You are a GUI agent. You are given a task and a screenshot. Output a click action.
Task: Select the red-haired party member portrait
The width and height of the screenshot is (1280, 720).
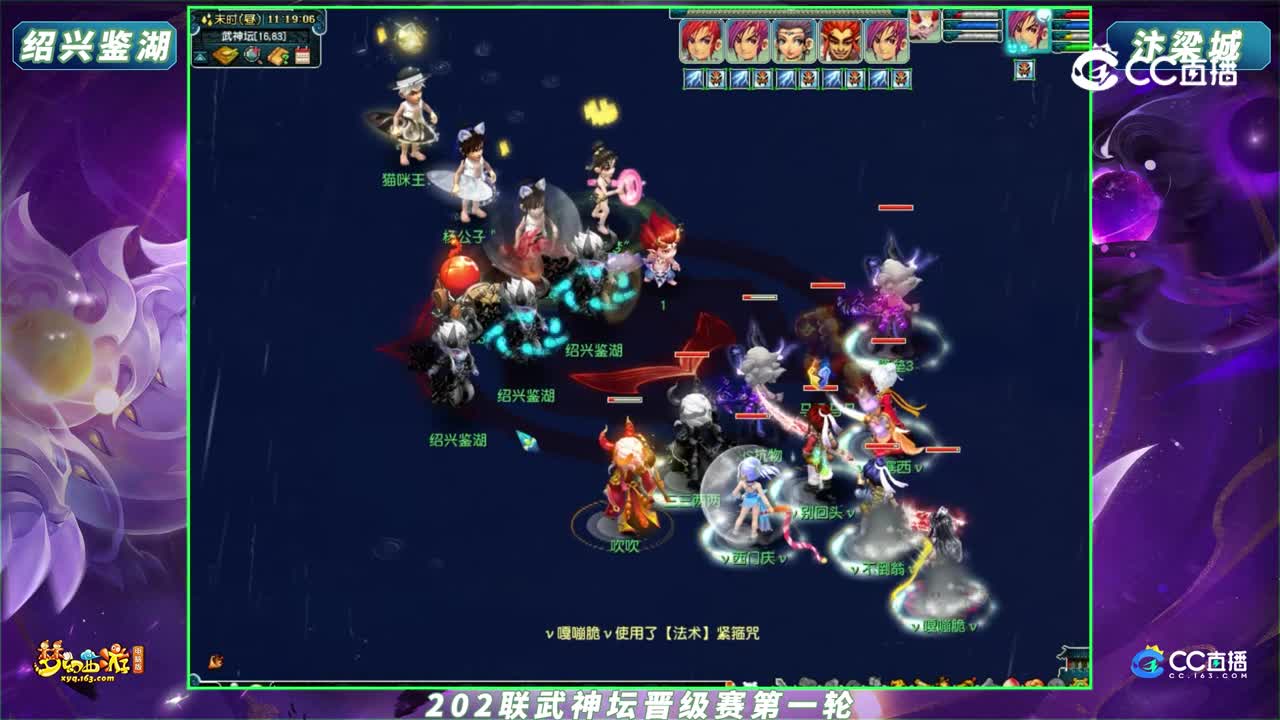pyautogui.click(x=700, y=40)
